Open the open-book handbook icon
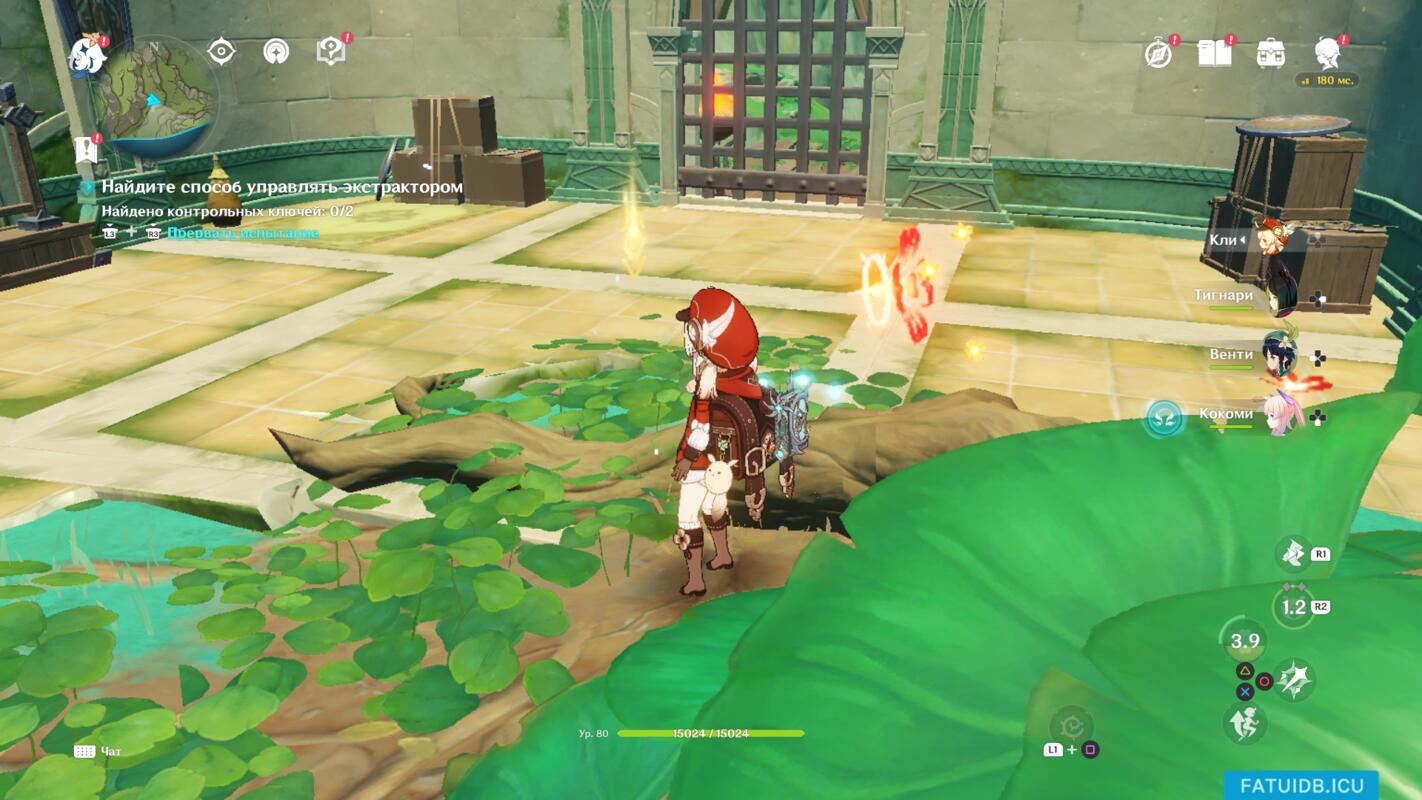This screenshot has height=800, width=1422. tap(1214, 52)
